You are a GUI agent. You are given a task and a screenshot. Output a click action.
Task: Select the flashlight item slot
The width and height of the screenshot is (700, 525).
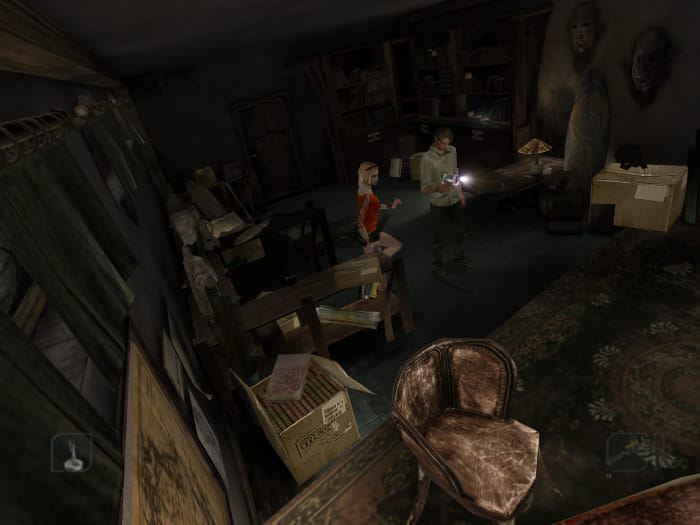(628, 451)
